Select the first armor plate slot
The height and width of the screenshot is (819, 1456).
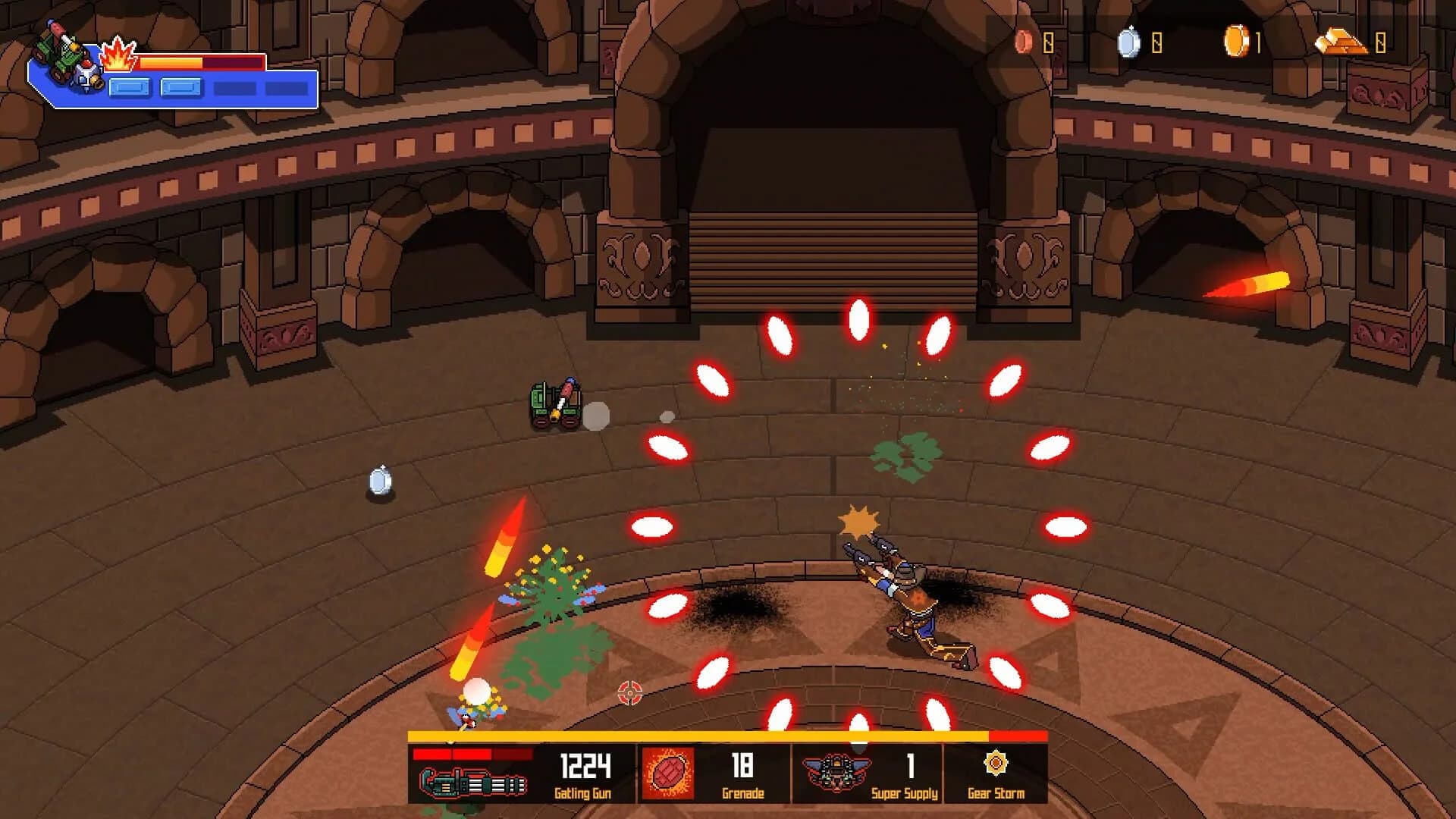tap(130, 87)
